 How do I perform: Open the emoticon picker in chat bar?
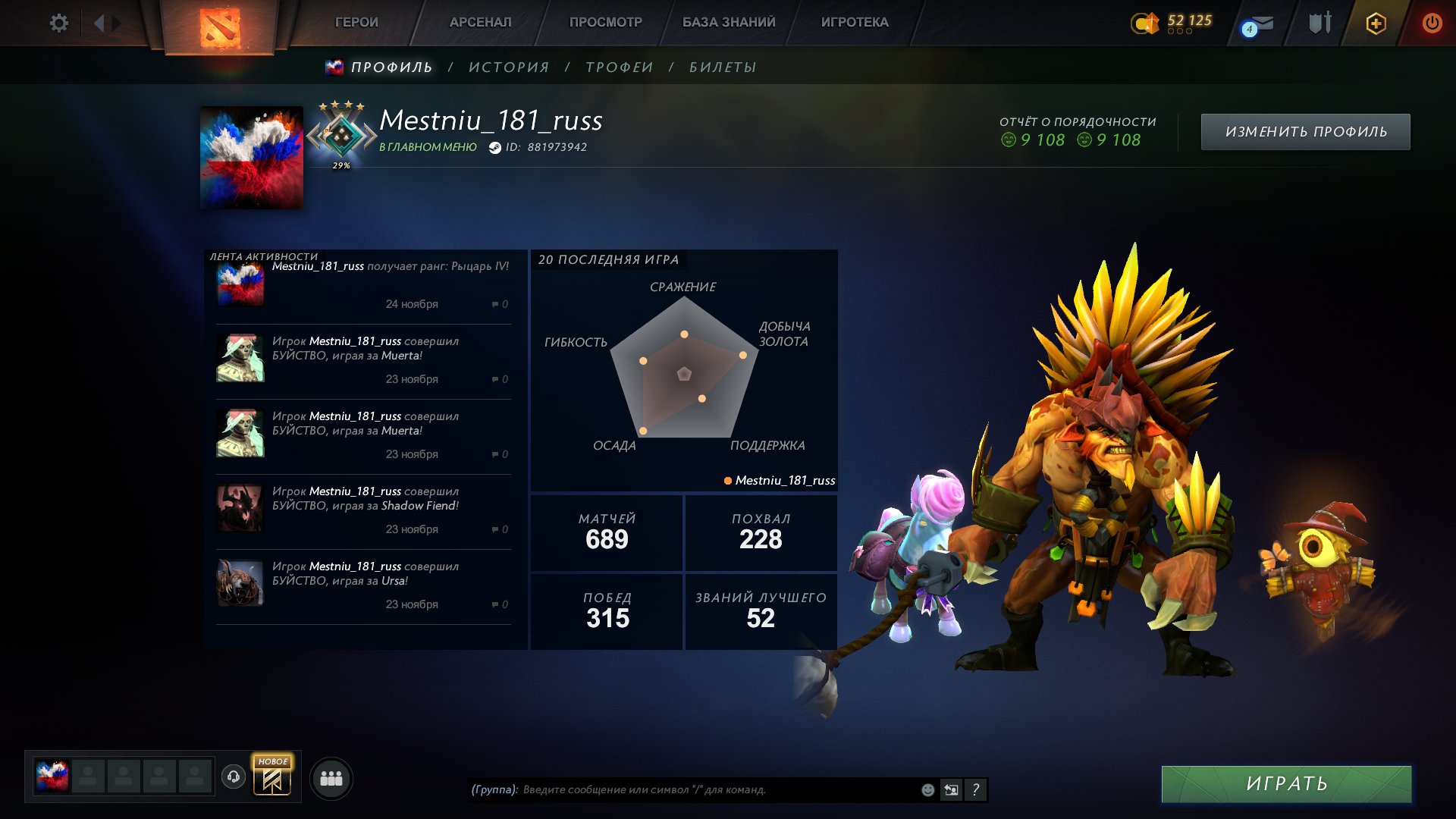pos(927,789)
